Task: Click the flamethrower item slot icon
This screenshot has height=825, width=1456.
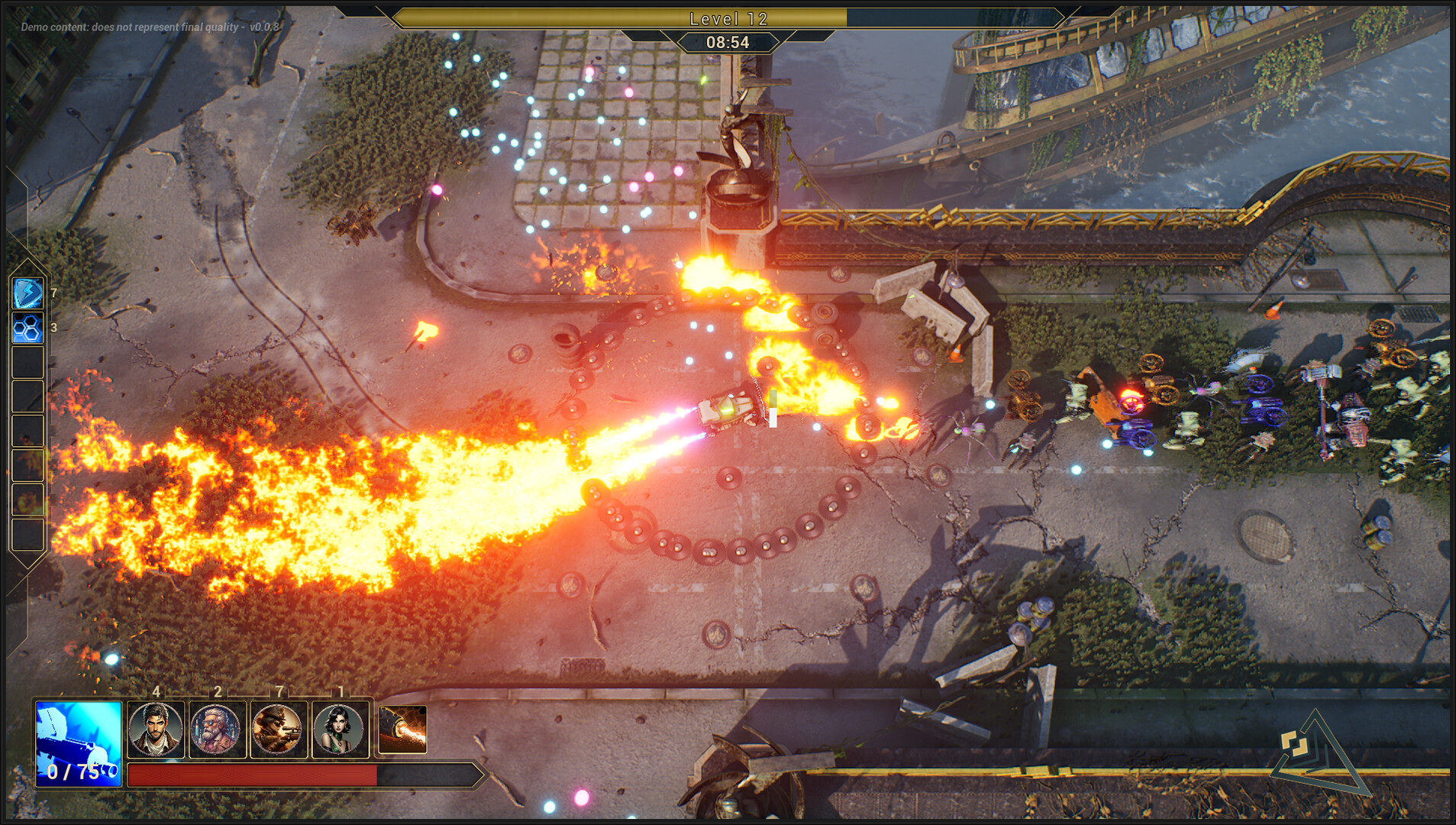Action: [402, 730]
